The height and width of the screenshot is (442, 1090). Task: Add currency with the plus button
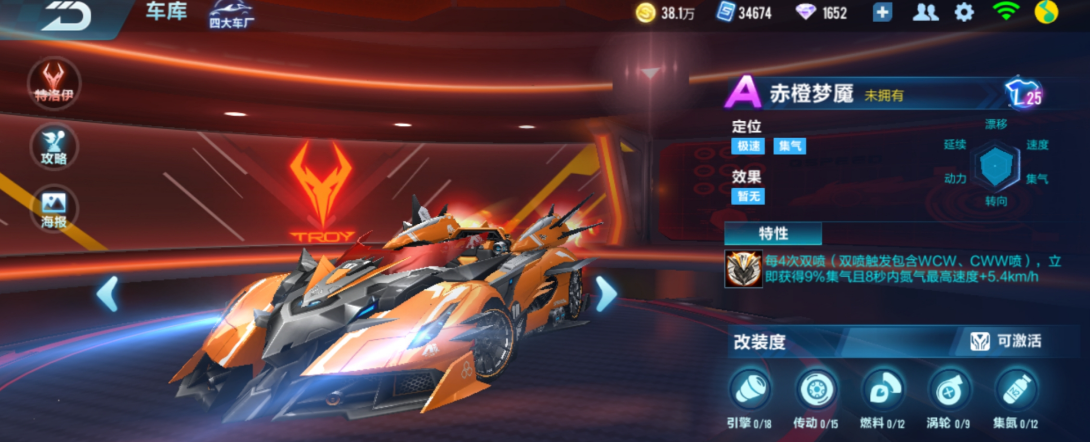tap(882, 12)
